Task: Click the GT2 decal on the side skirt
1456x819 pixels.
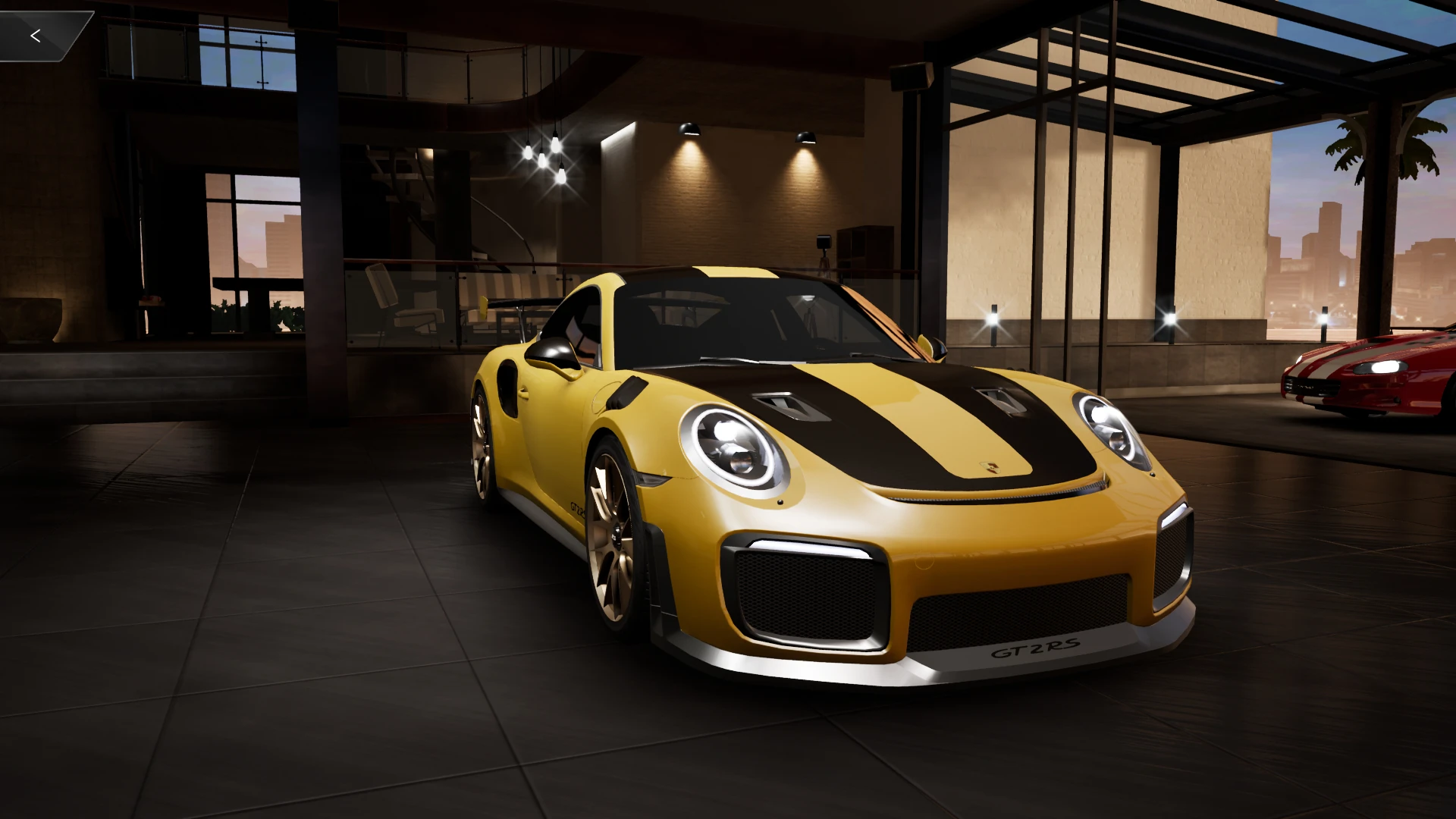Action: [x=576, y=510]
